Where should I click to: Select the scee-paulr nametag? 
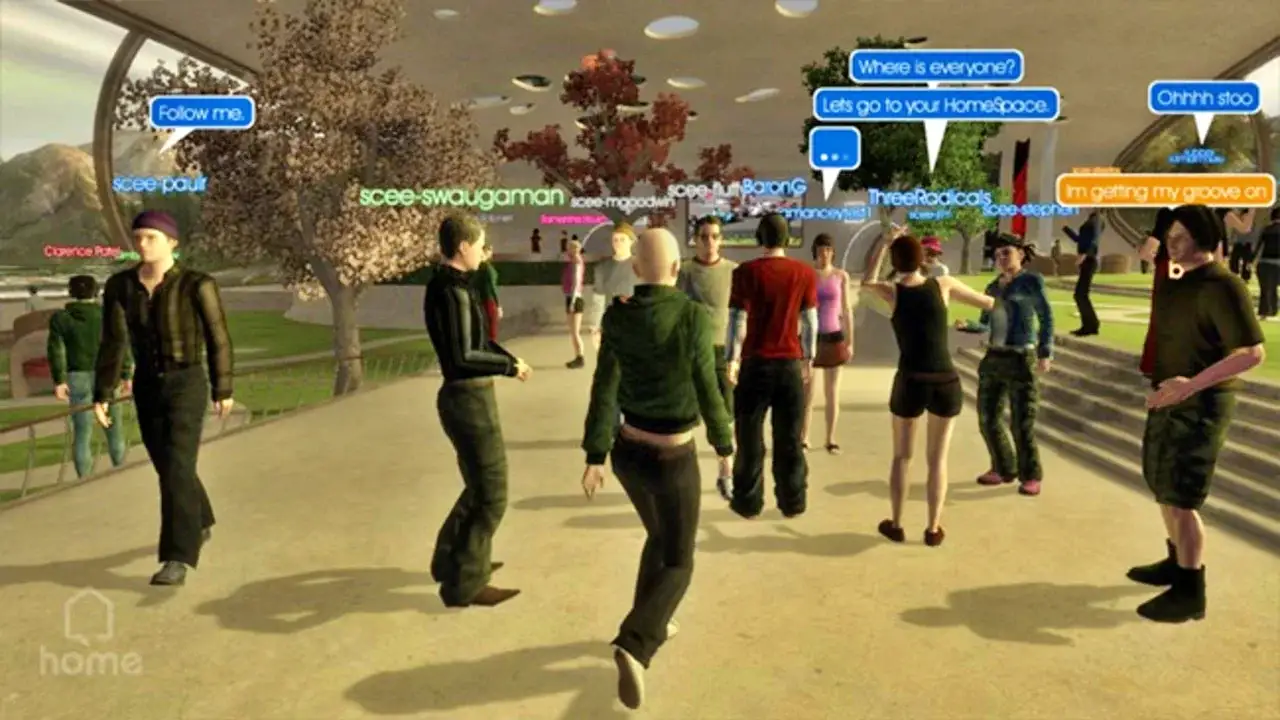(x=158, y=183)
